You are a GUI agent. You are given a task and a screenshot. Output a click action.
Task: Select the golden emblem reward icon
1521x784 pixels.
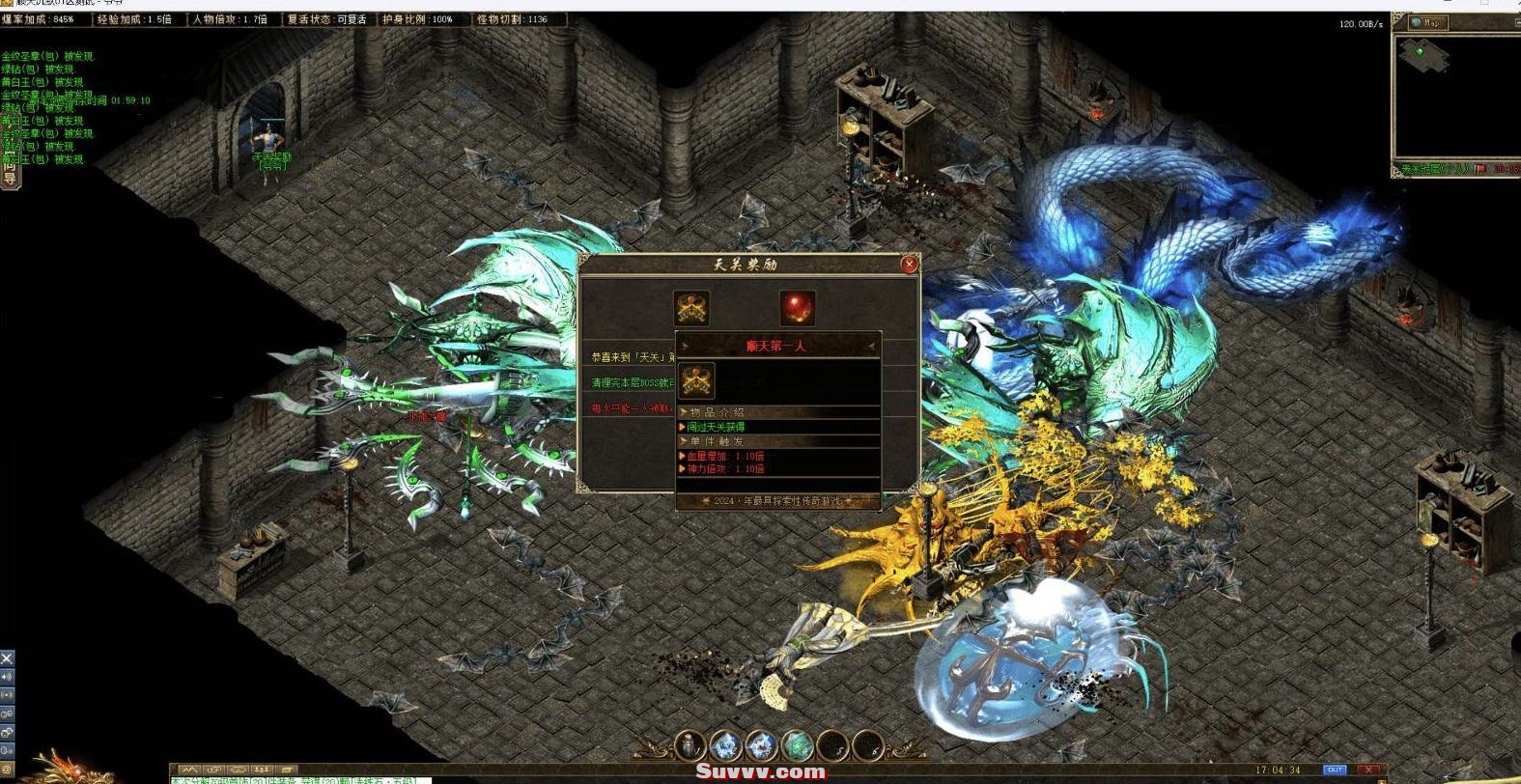[x=691, y=308]
